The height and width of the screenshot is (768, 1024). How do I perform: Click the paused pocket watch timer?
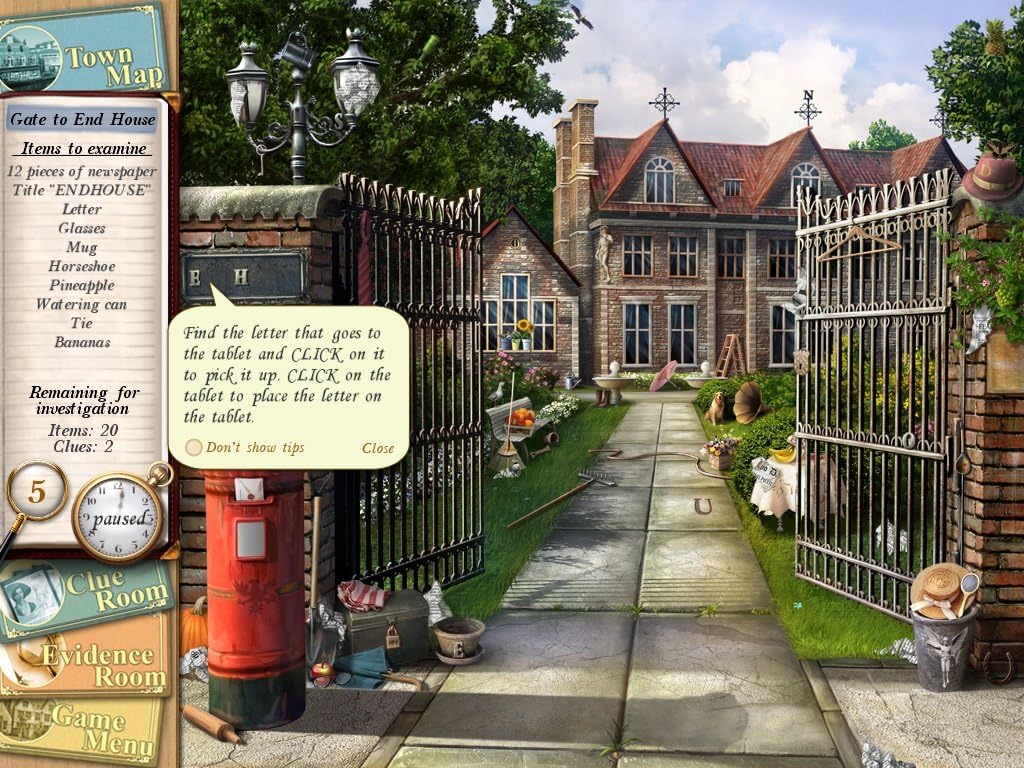click(x=119, y=517)
